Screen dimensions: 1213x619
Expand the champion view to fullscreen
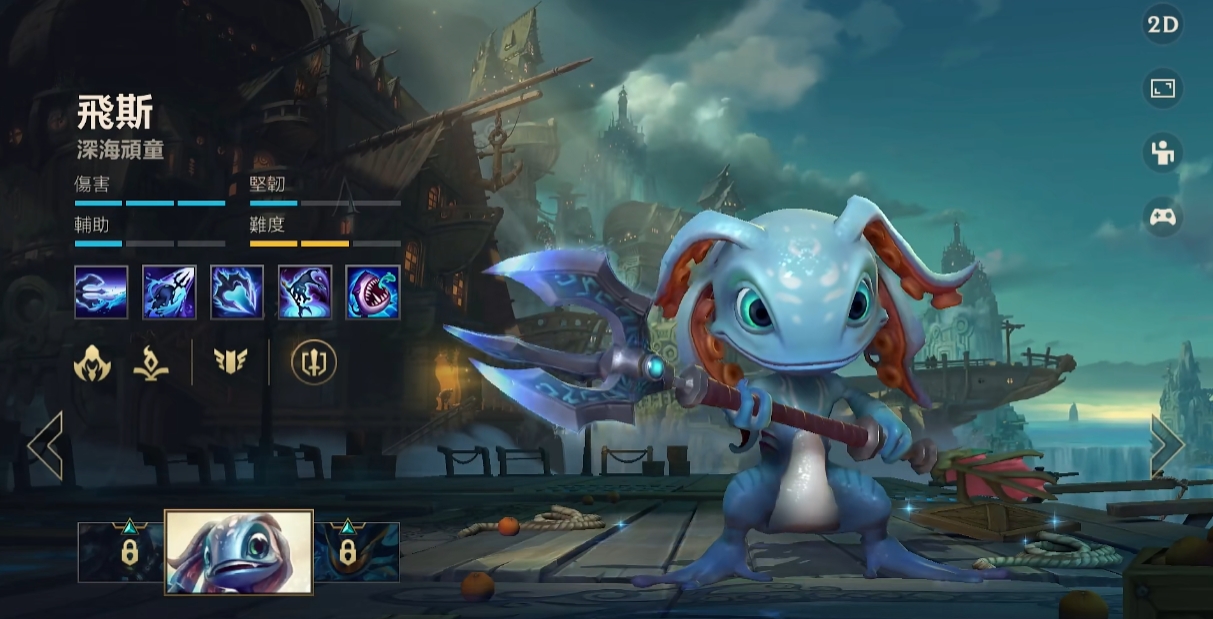click(1162, 89)
